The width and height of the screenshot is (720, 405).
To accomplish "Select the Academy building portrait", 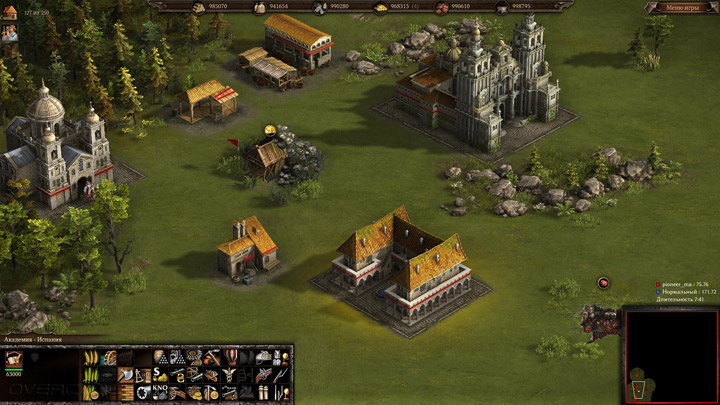I will tap(14, 359).
